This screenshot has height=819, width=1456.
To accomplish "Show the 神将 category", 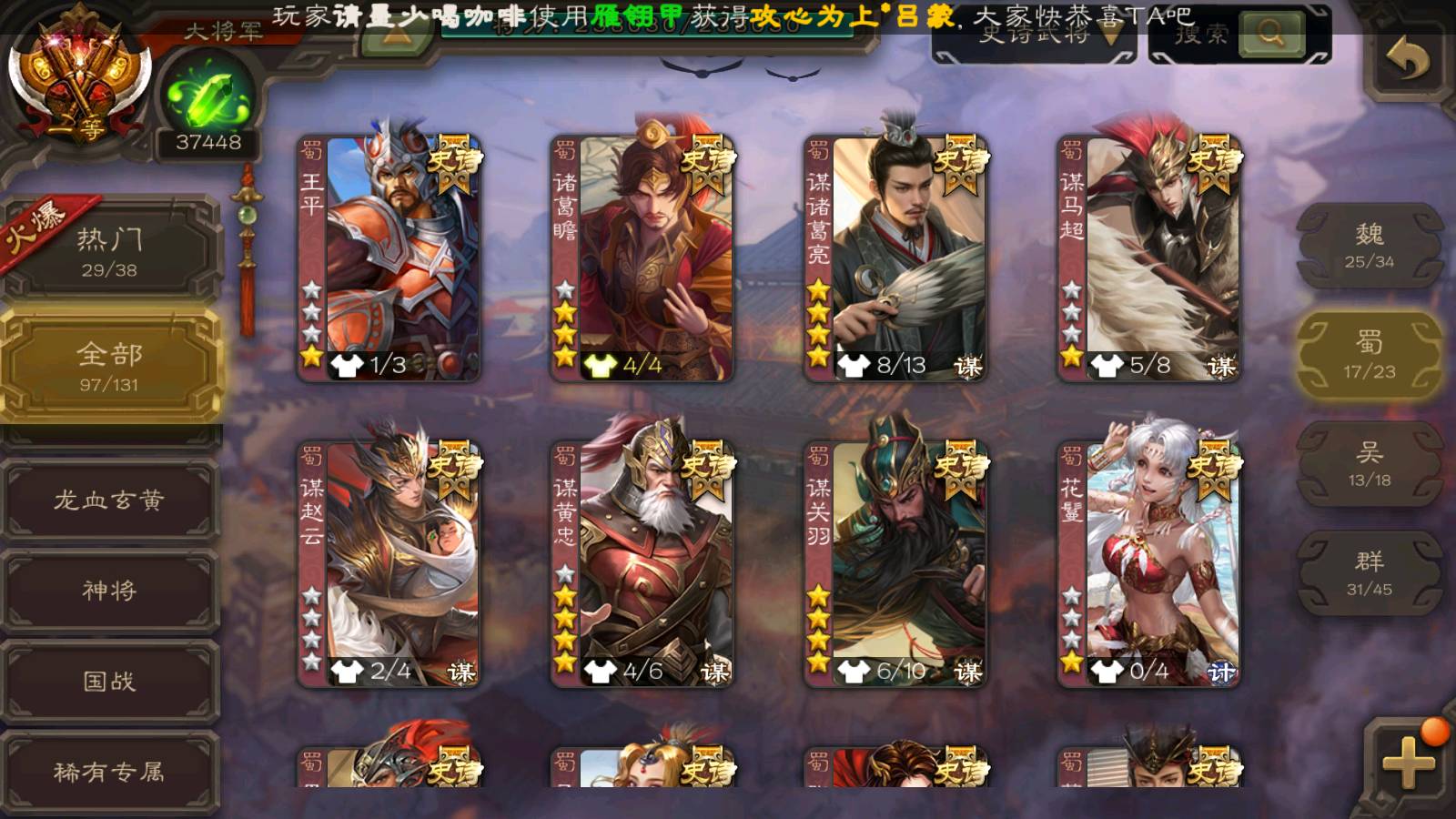I will (109, 590).
